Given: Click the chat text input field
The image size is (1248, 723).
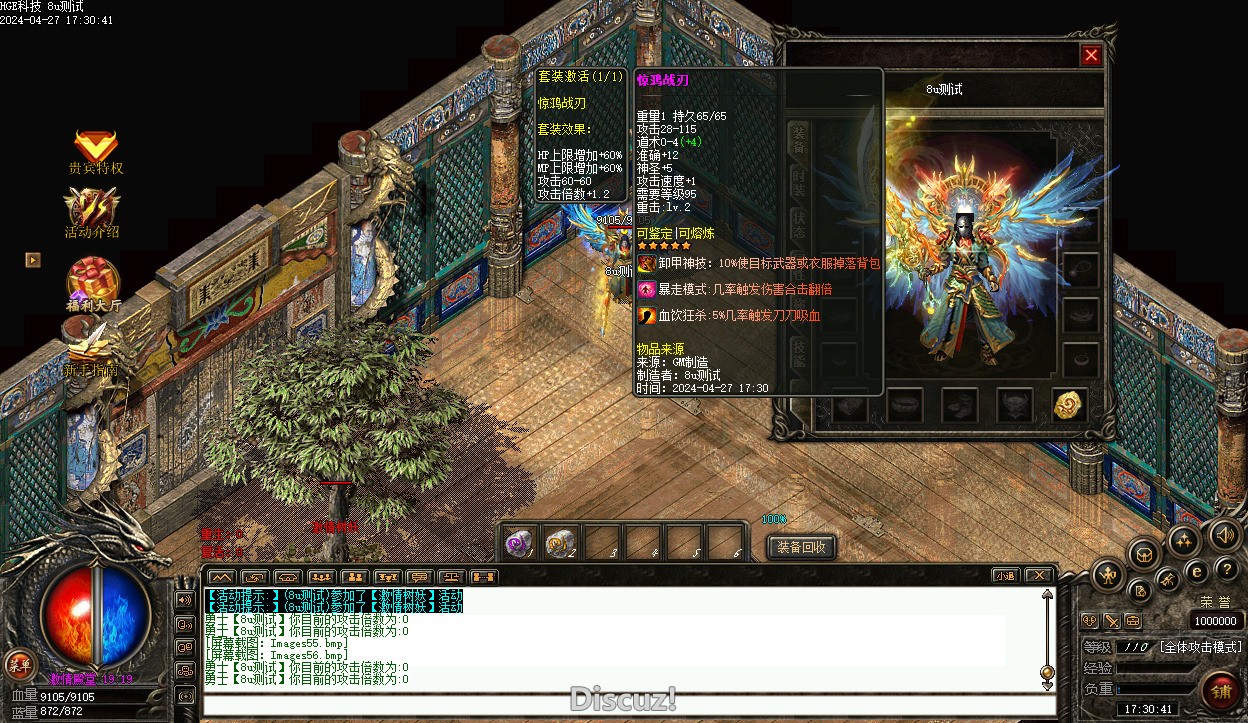Looking at the screenshot, I should [628, 704].
